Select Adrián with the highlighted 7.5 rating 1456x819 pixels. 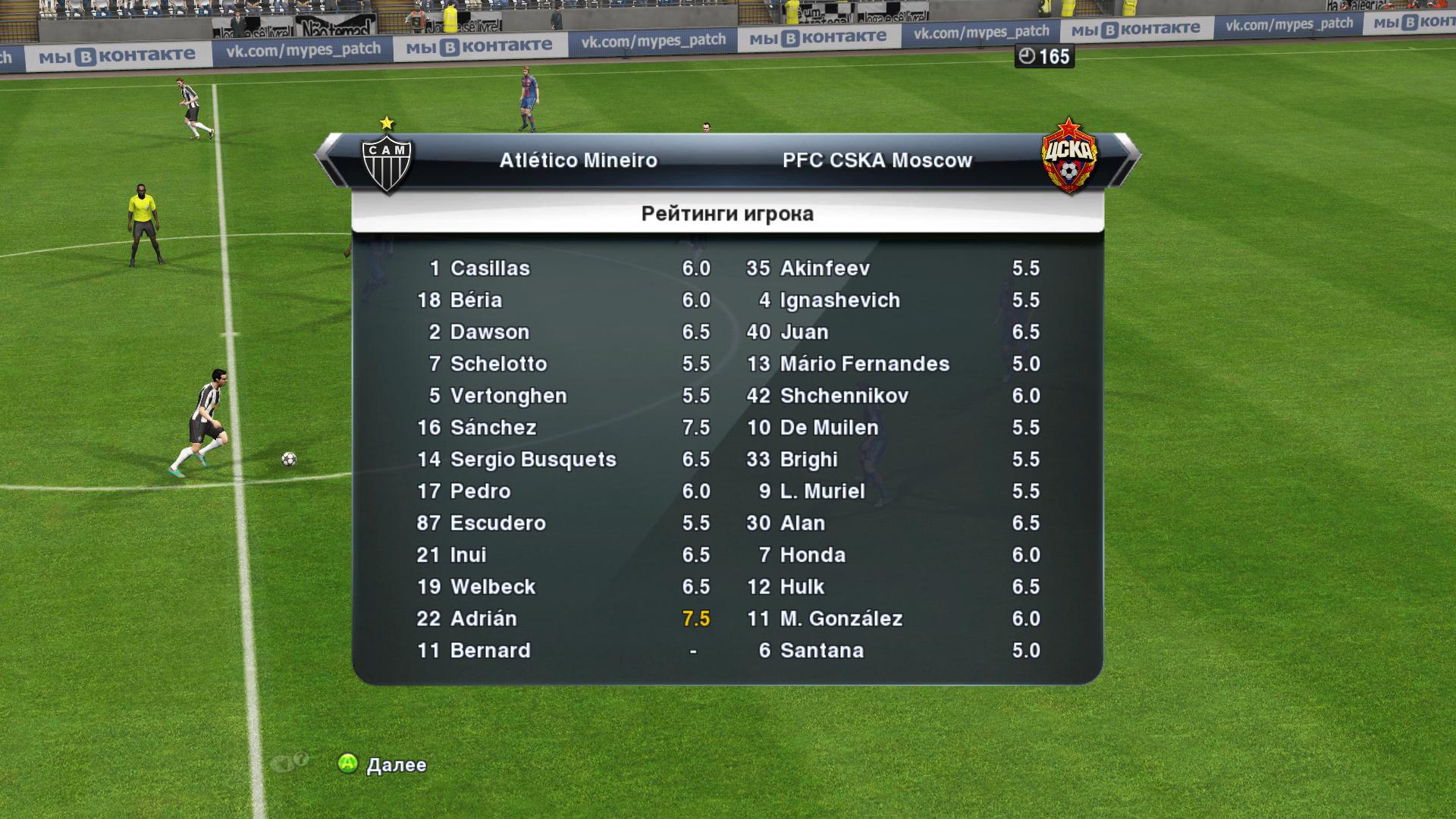coord(483,619)
